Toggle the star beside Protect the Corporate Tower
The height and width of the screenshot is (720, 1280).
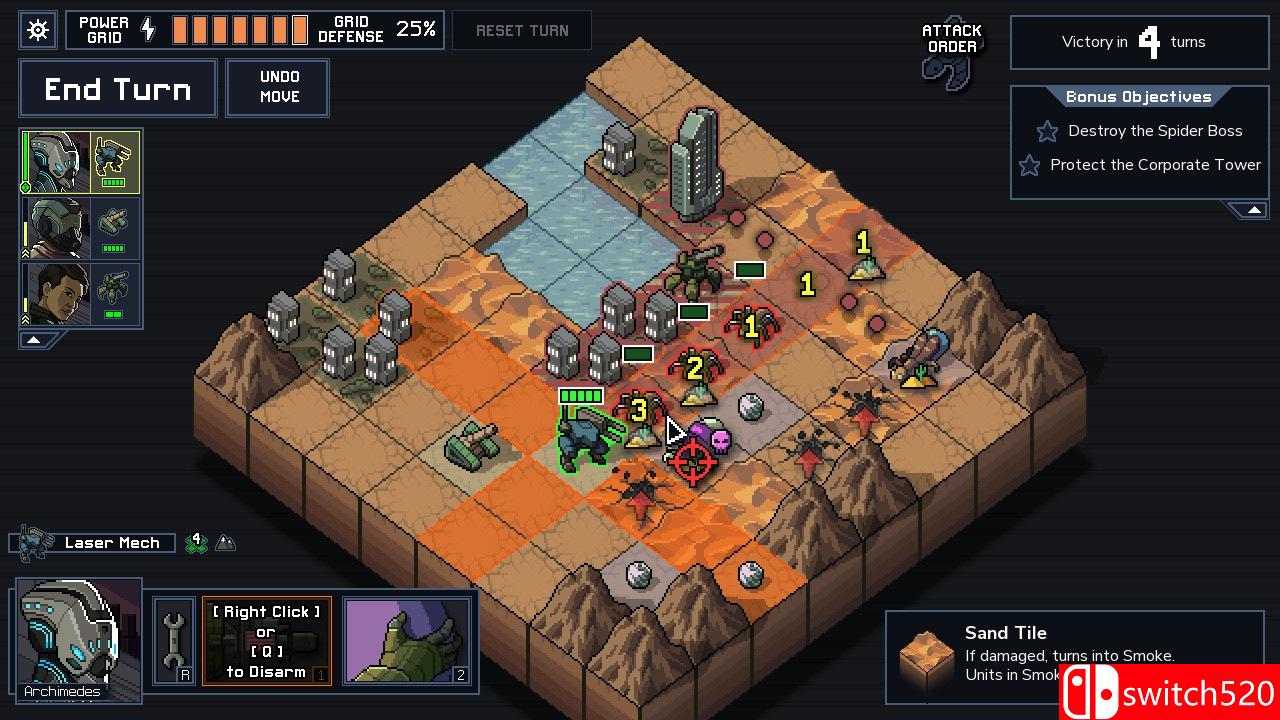pos(1029,166)
